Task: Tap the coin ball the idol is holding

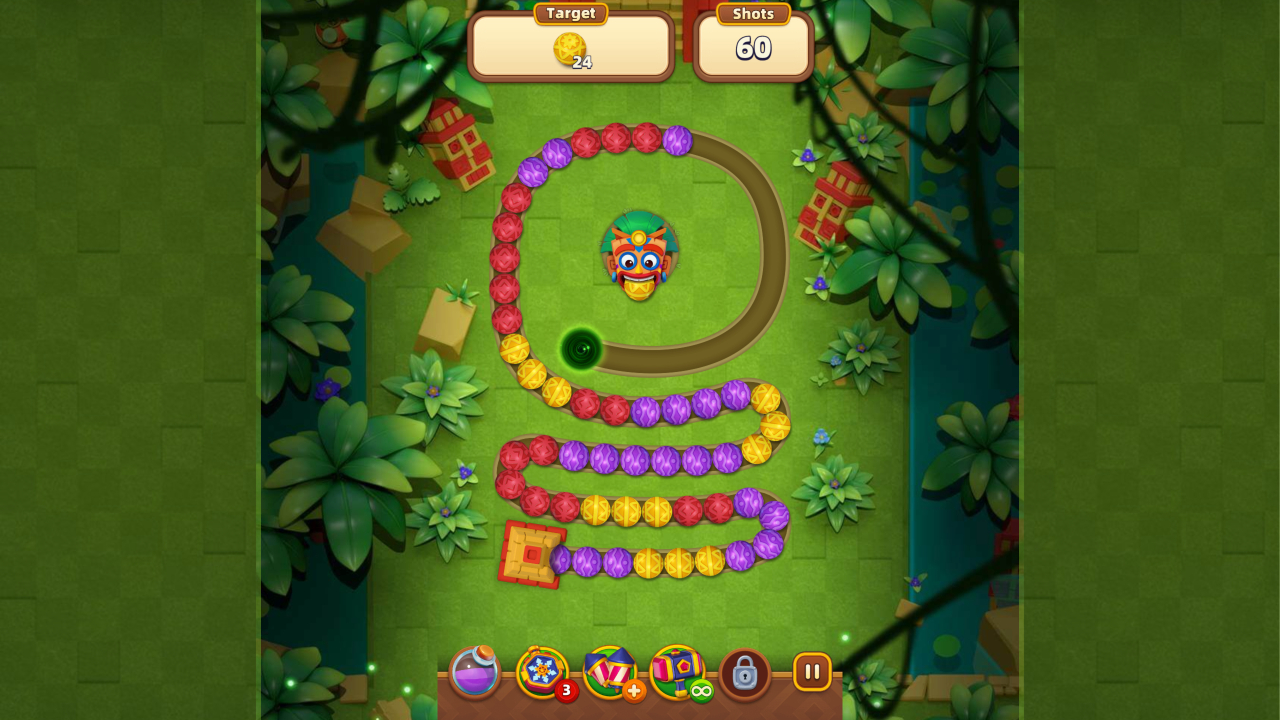Action: pyautogui.click(x=641, y=293)
